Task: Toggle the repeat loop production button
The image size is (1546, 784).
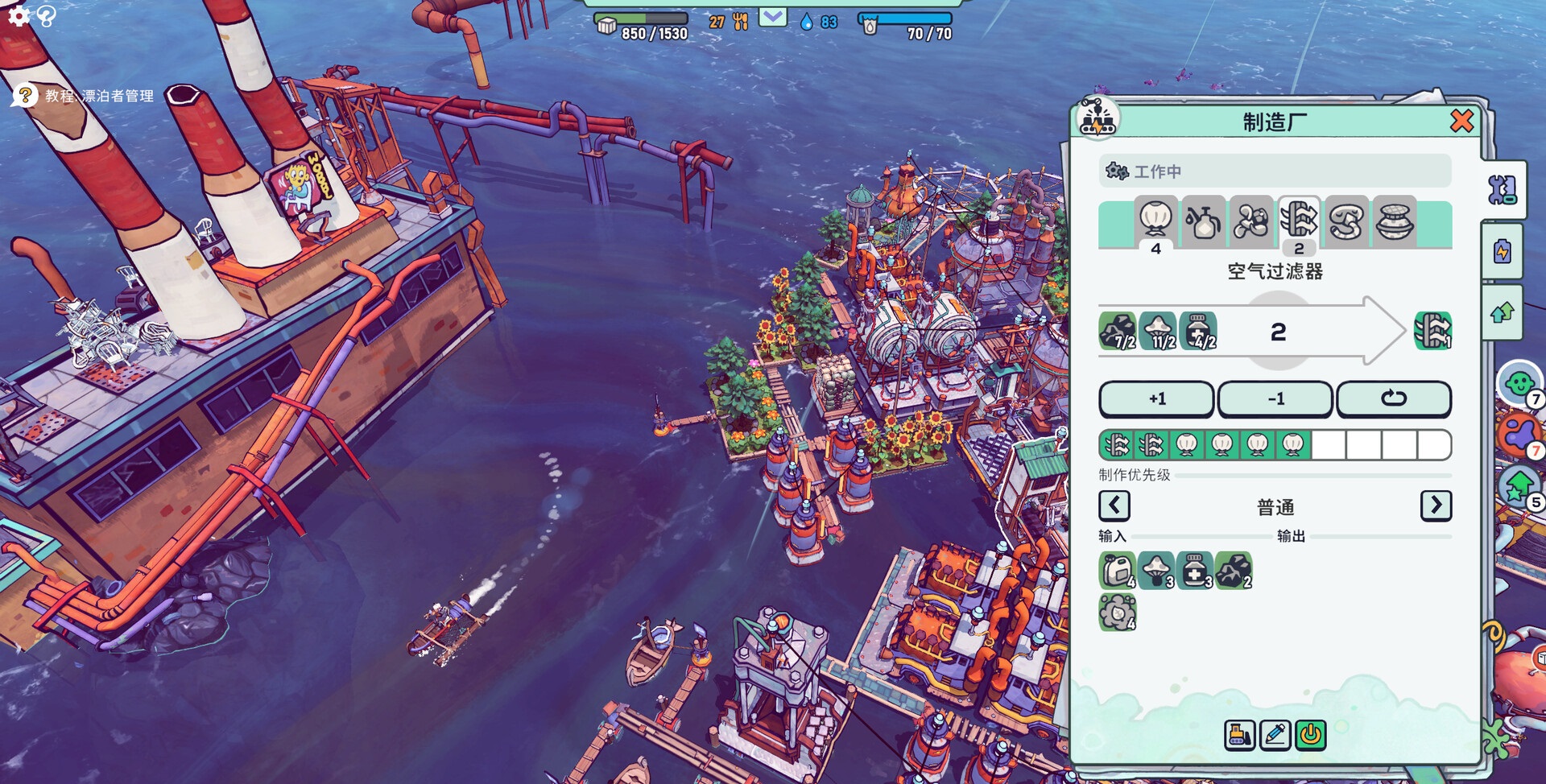Action: pos(1394,399)
